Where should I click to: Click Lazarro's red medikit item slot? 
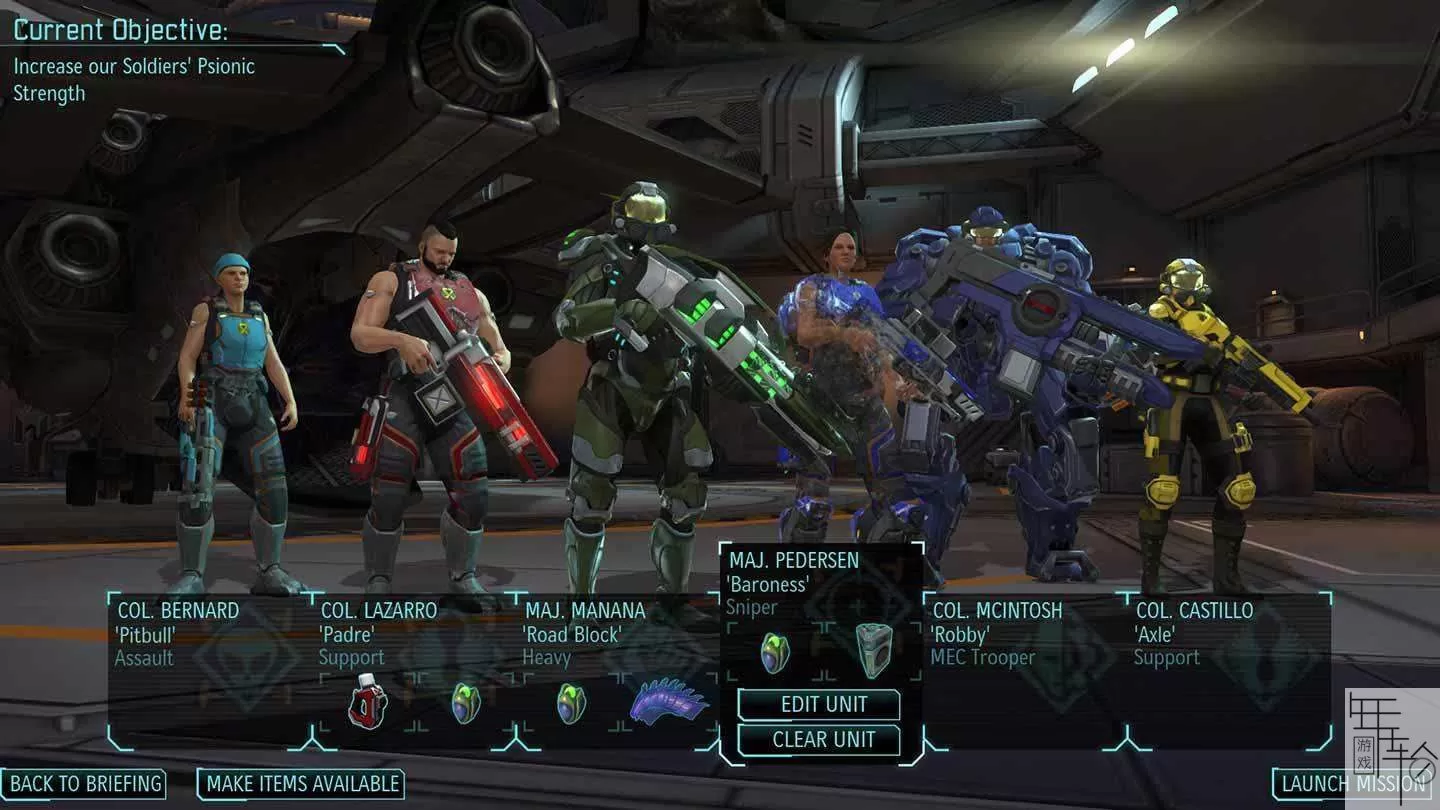click(367, 701)
